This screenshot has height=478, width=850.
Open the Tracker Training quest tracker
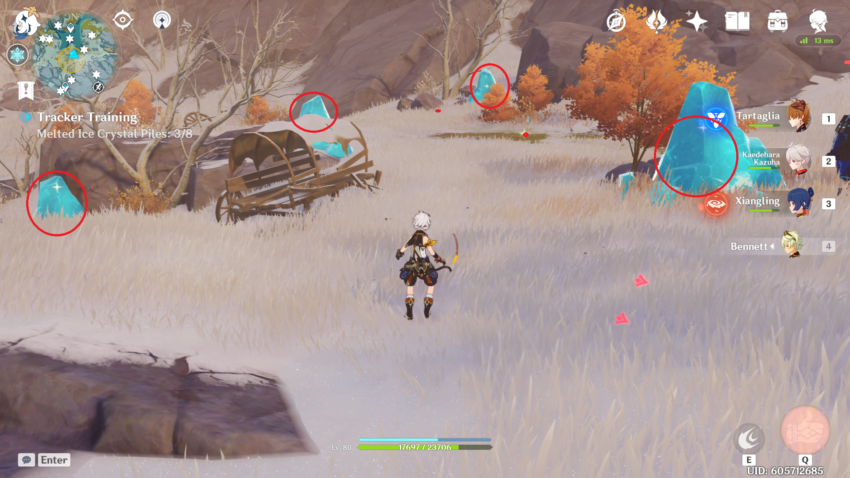[86, 117]
